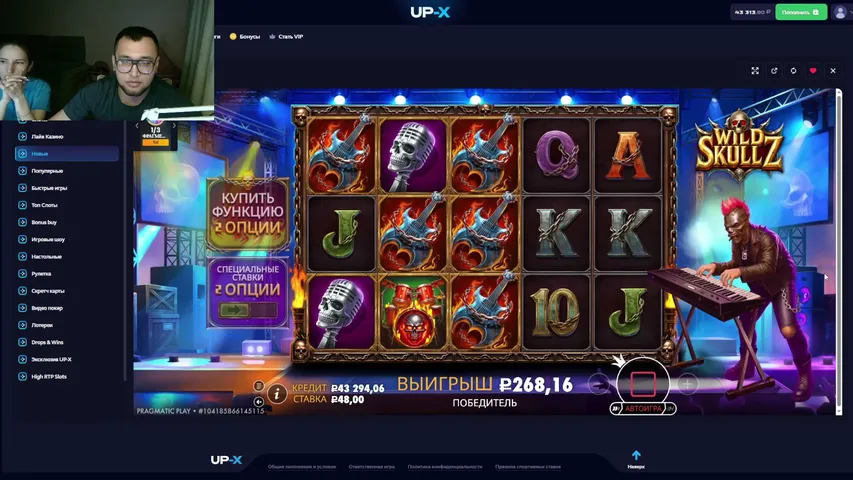Screen dimensions: 853x480
Task: Add the game to favorites with heart icon
Action: coord(813,71)
